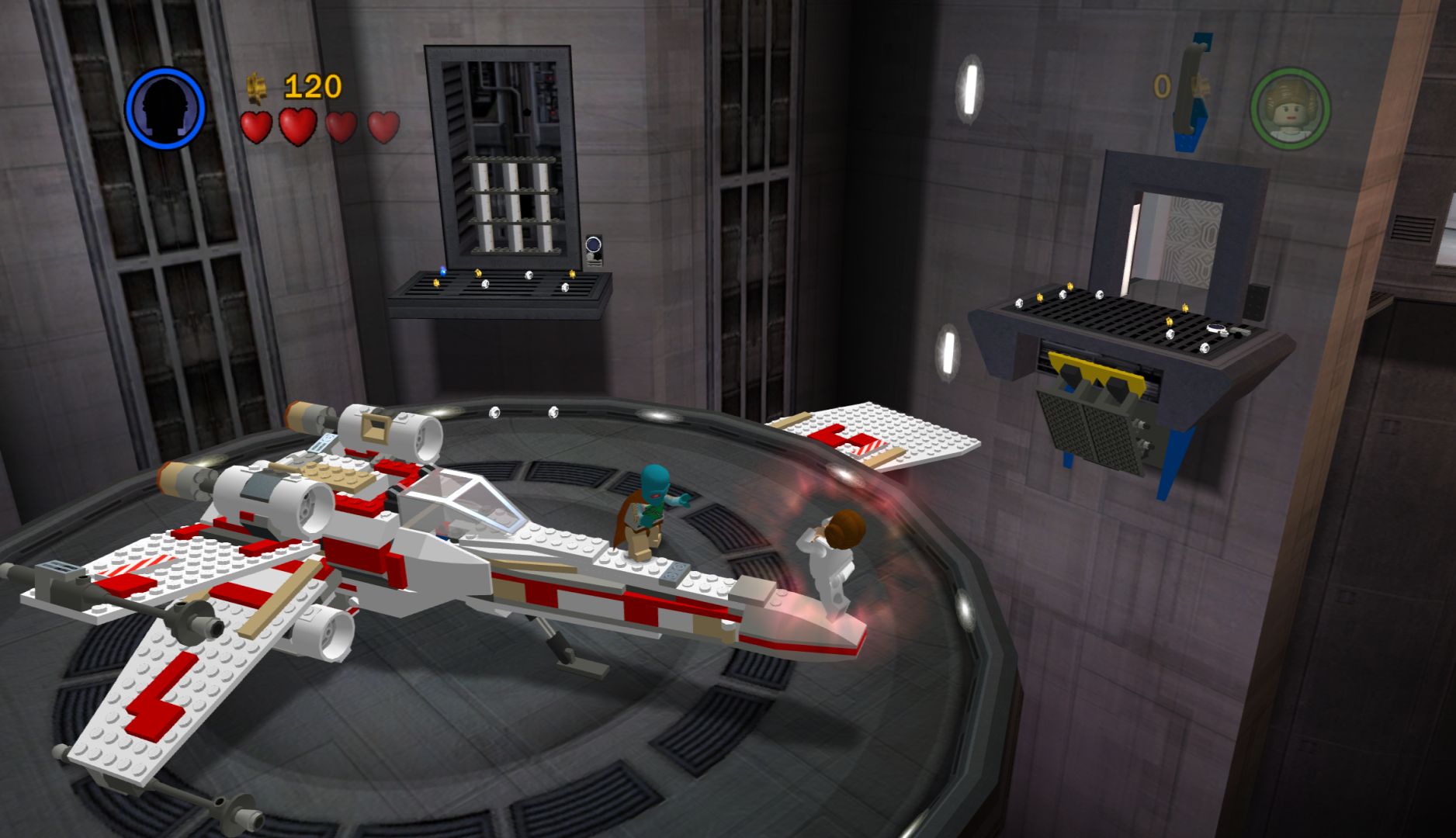
Task: Select player one's silhouette character portrait
Action: click(165, 107)
